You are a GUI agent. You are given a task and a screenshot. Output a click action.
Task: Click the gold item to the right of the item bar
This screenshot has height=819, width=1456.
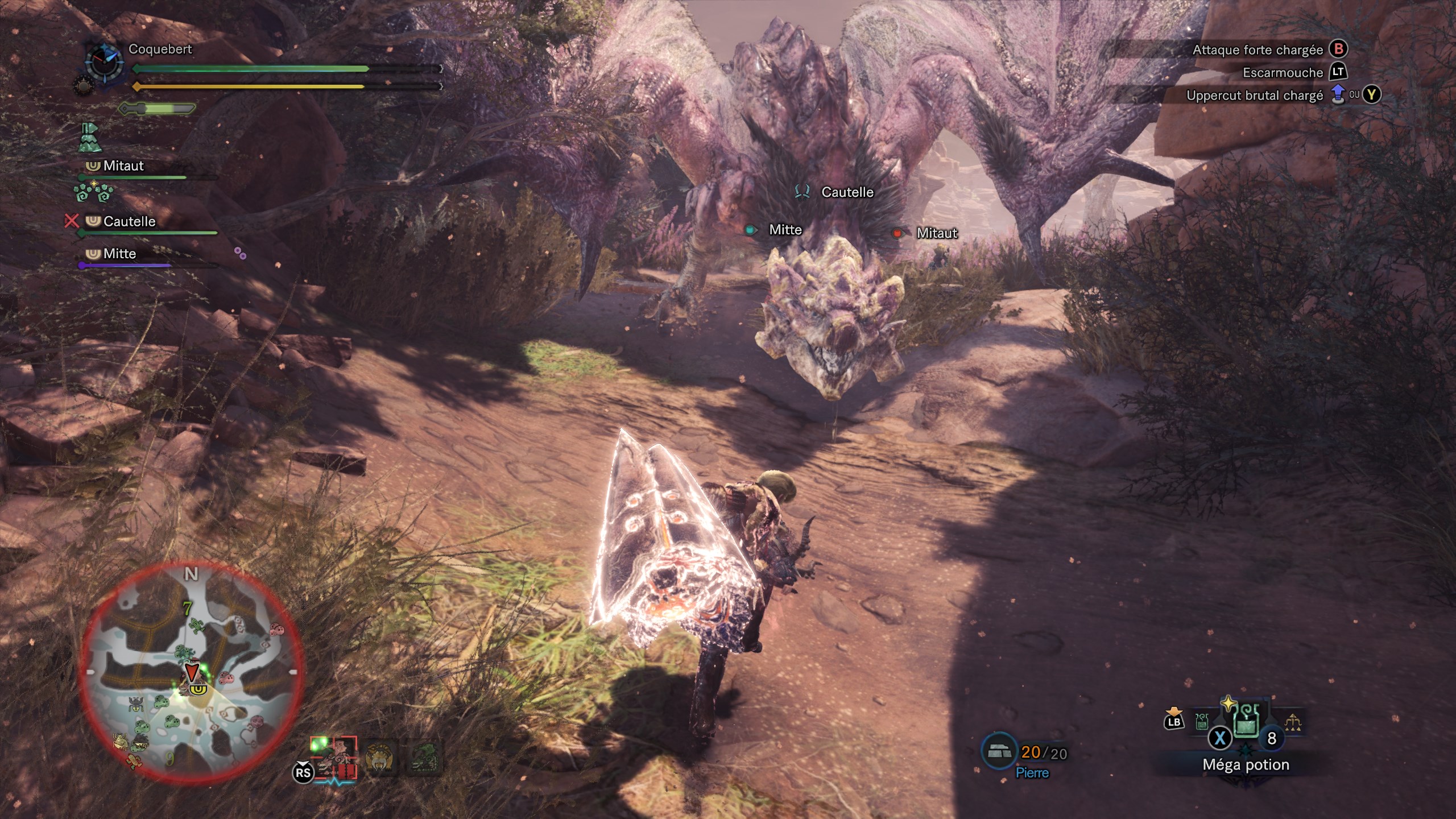[1293, 722]
